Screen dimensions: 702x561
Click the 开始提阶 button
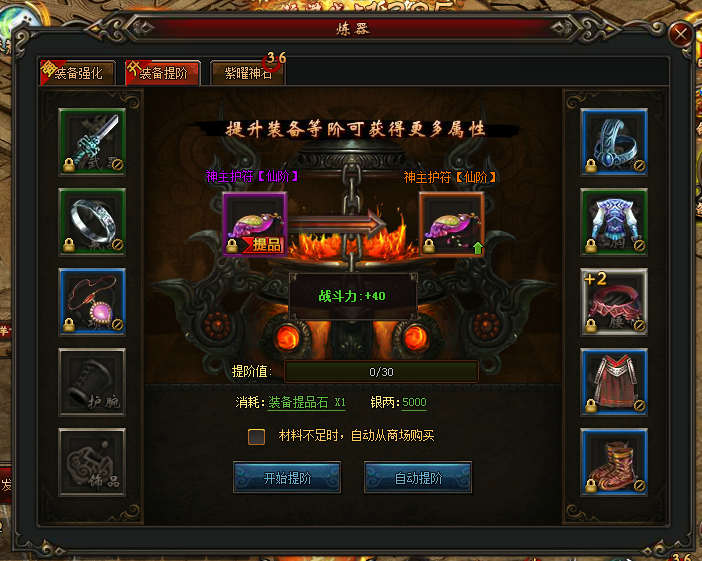(x=287, y=477)
